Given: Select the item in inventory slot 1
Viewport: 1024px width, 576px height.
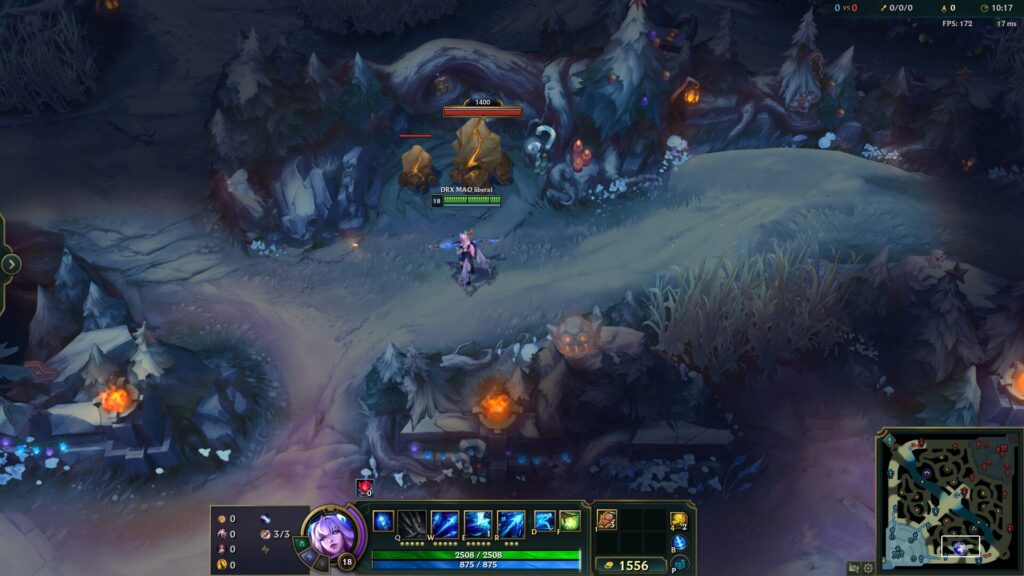Looking at the screenshot, I should [607, 520].
